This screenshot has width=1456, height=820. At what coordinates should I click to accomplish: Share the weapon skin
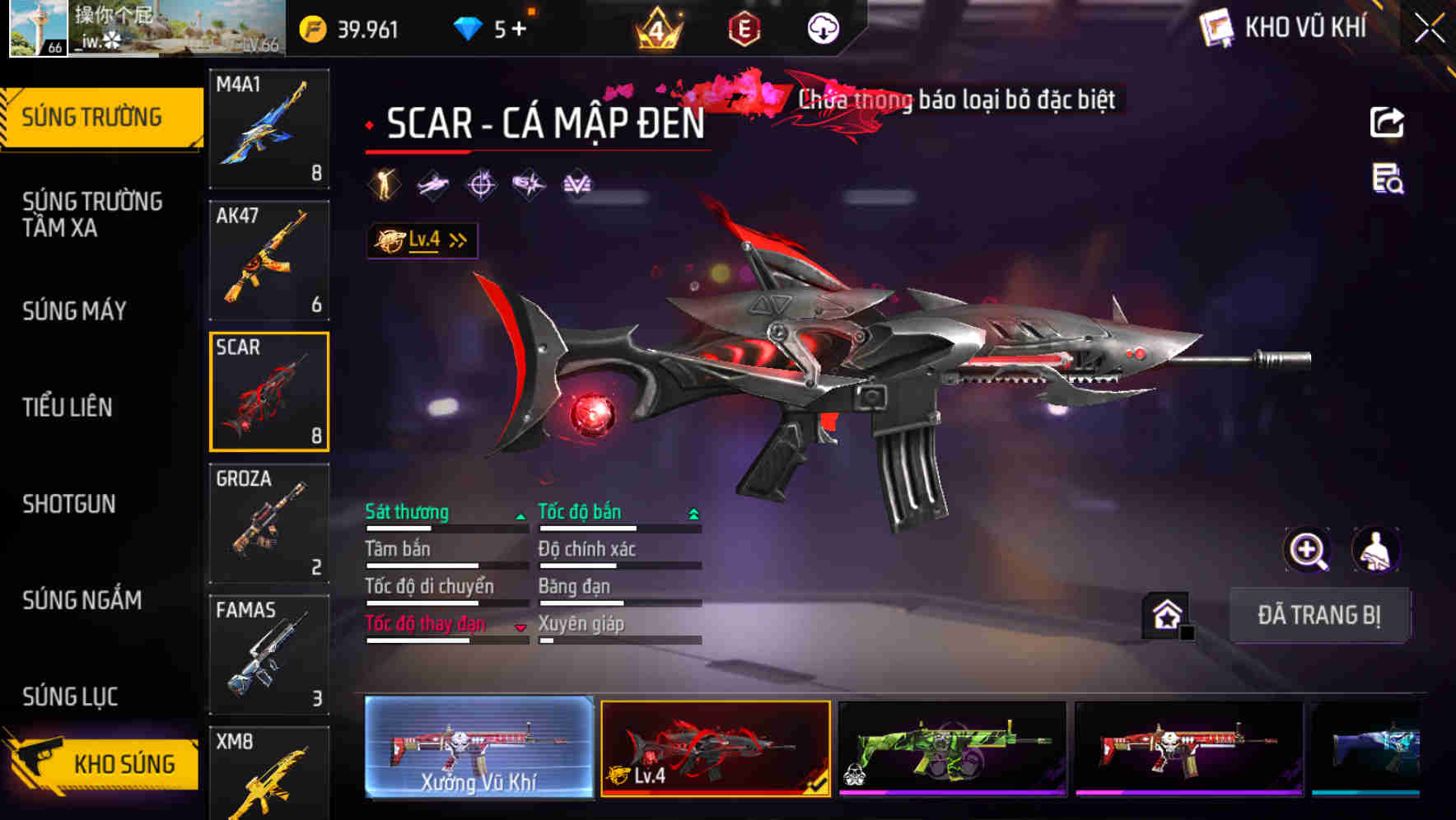coord(1387,123)
